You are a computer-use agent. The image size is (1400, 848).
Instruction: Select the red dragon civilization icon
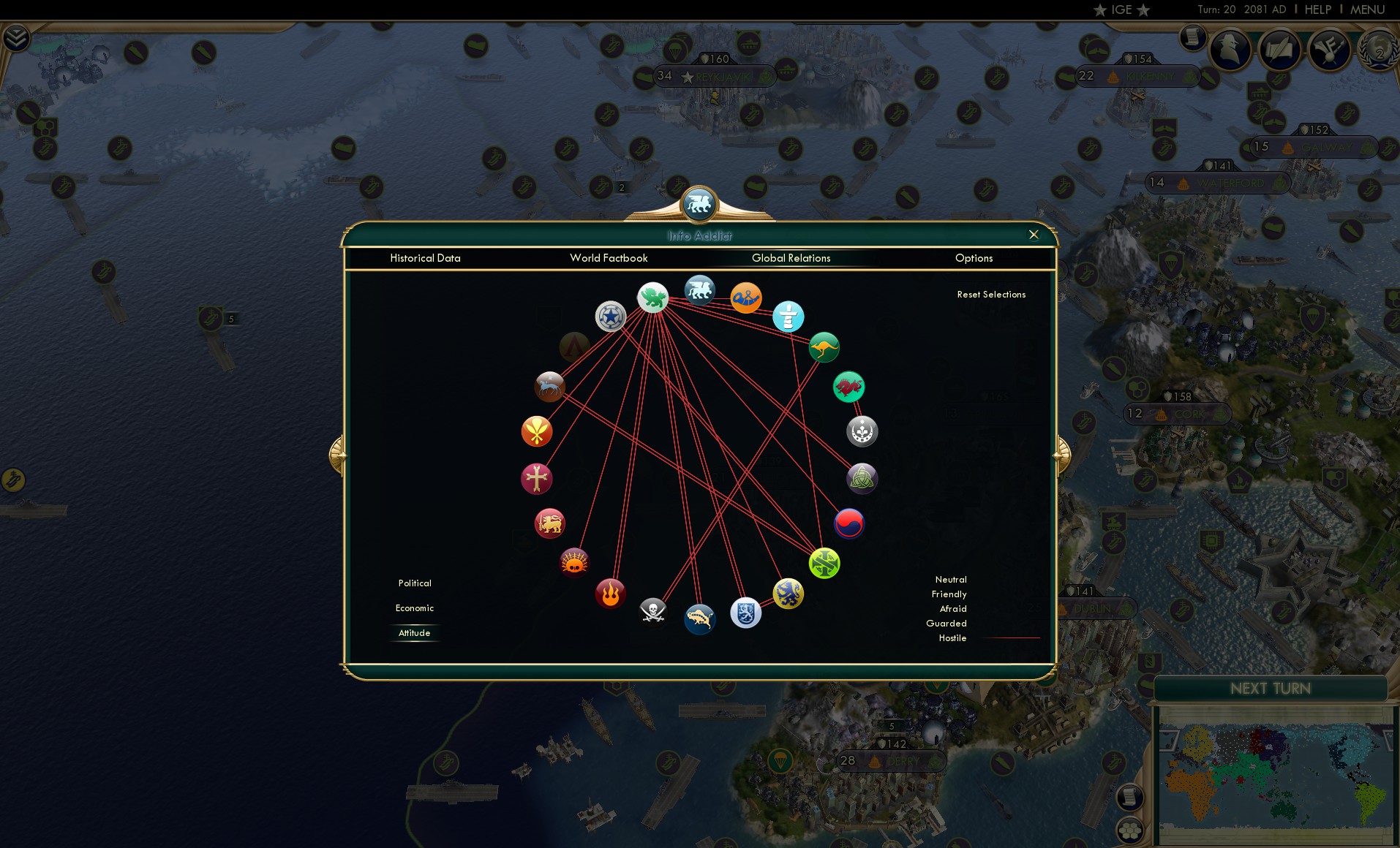(848, 387)
